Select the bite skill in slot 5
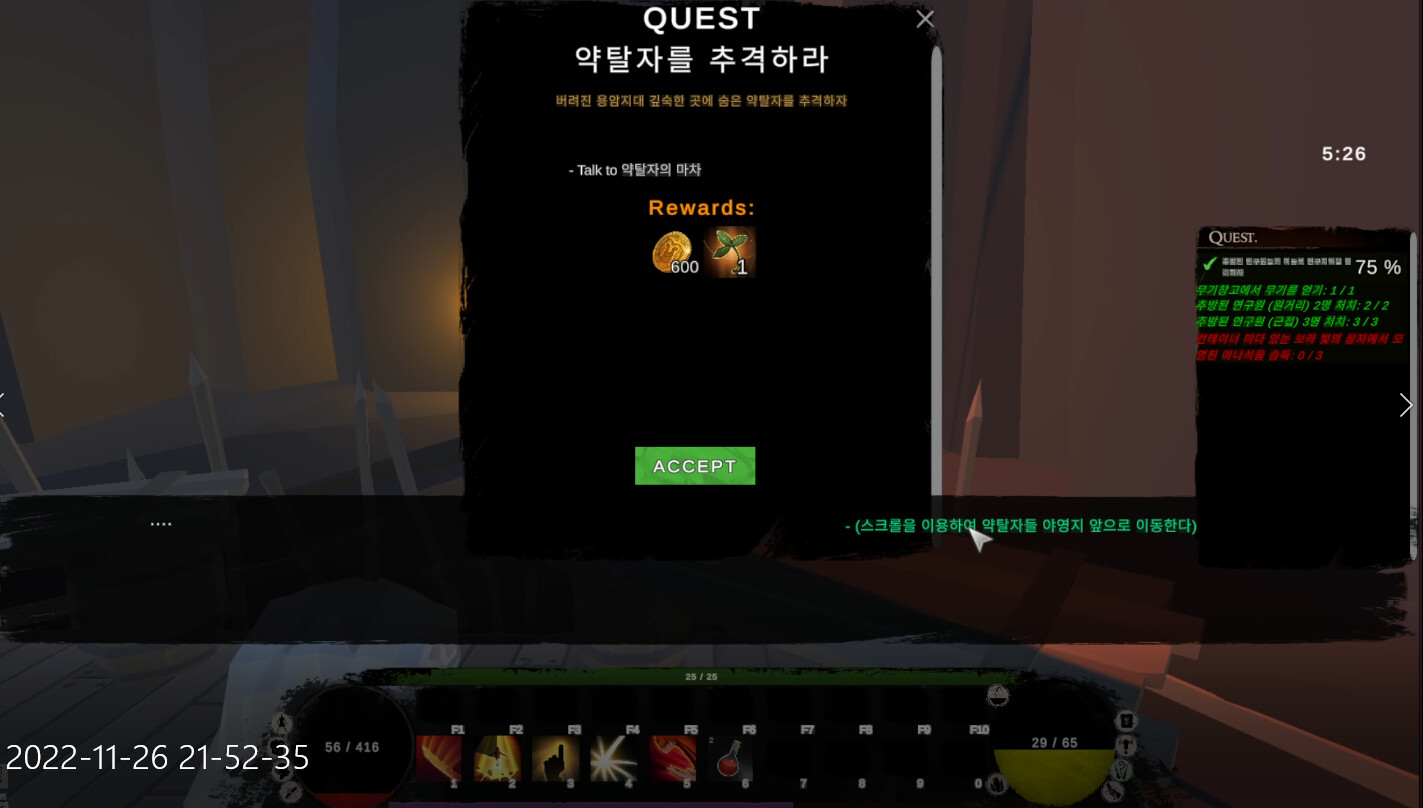This screenshot has height=808, width=1423. [672, 760]
